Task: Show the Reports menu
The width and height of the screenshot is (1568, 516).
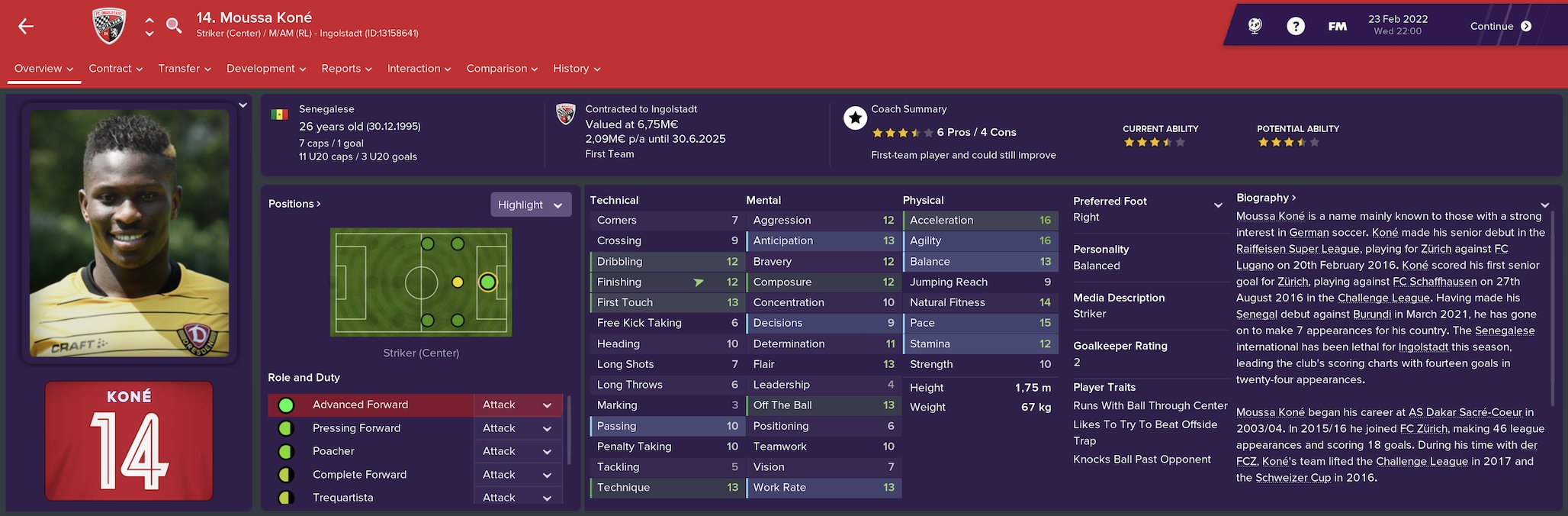Action: pos(346,69)
